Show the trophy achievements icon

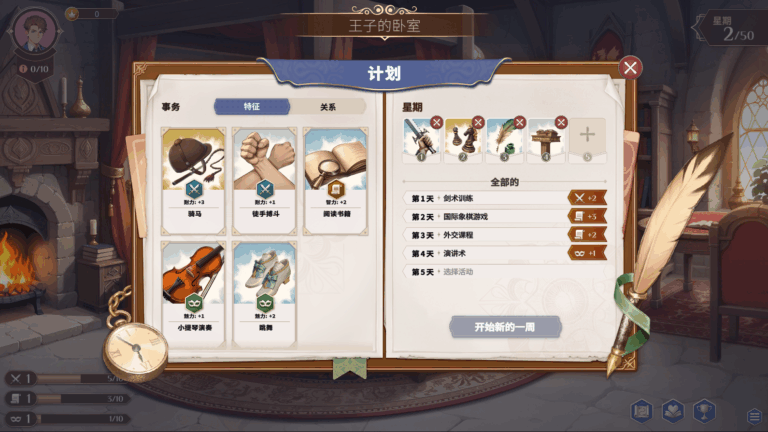coord(705,411)
